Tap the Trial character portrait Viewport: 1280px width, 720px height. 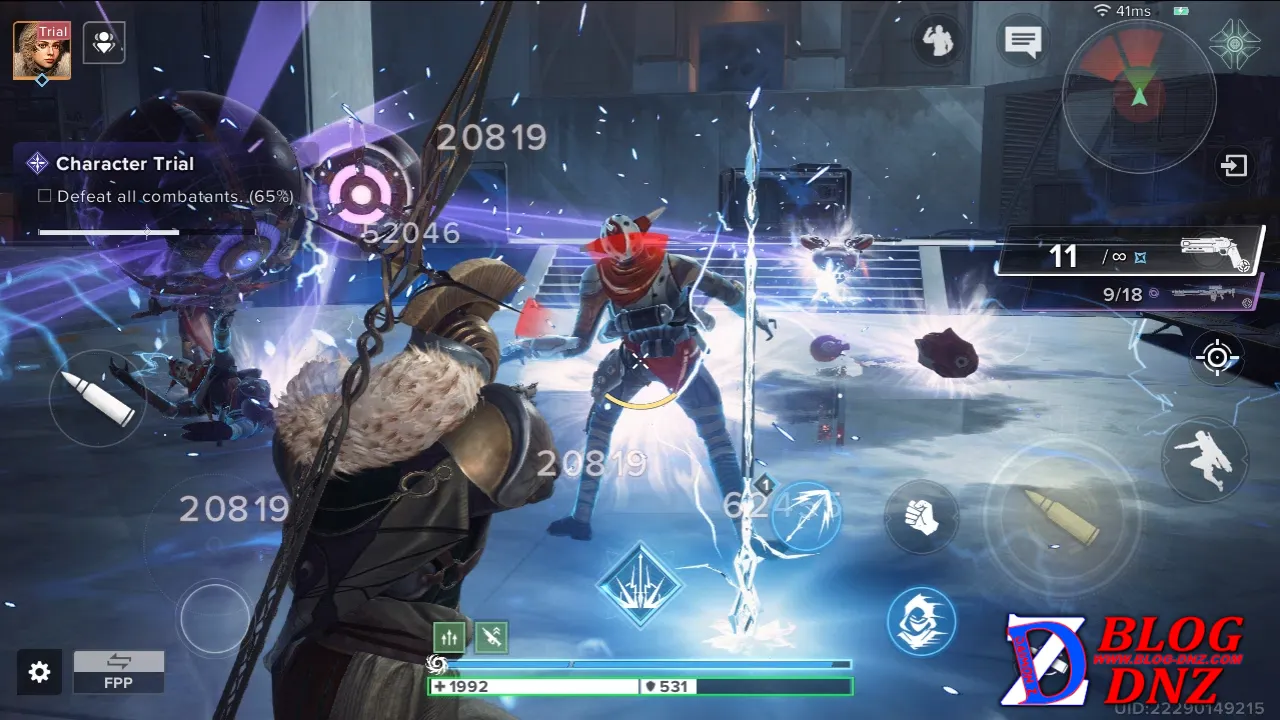(x=42, y=50)
